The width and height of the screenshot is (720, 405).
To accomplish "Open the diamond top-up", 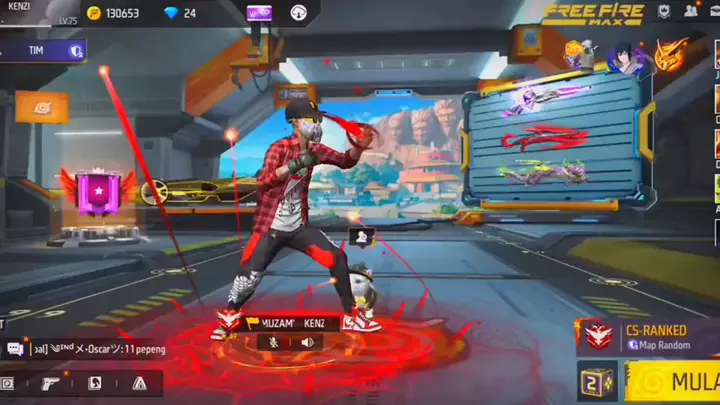I will [x=178, y=13].
